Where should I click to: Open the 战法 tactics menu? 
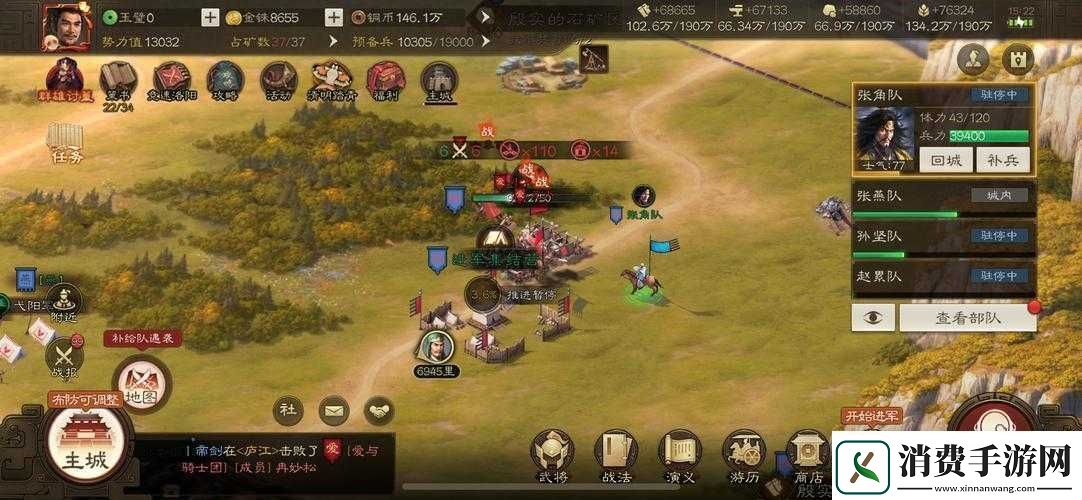[x=616, y=455]
